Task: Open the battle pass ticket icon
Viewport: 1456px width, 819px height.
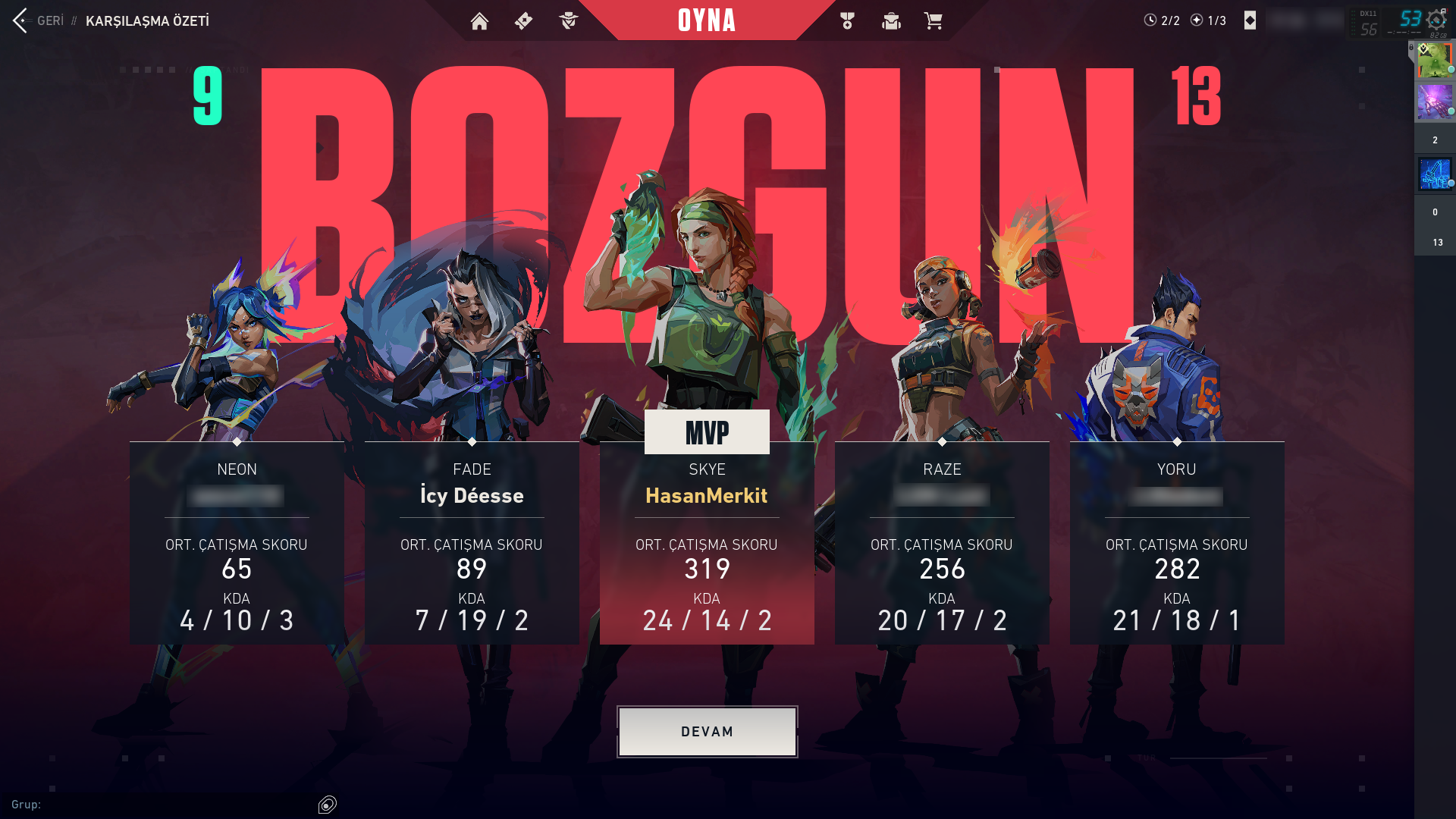Action: point(523,21)
